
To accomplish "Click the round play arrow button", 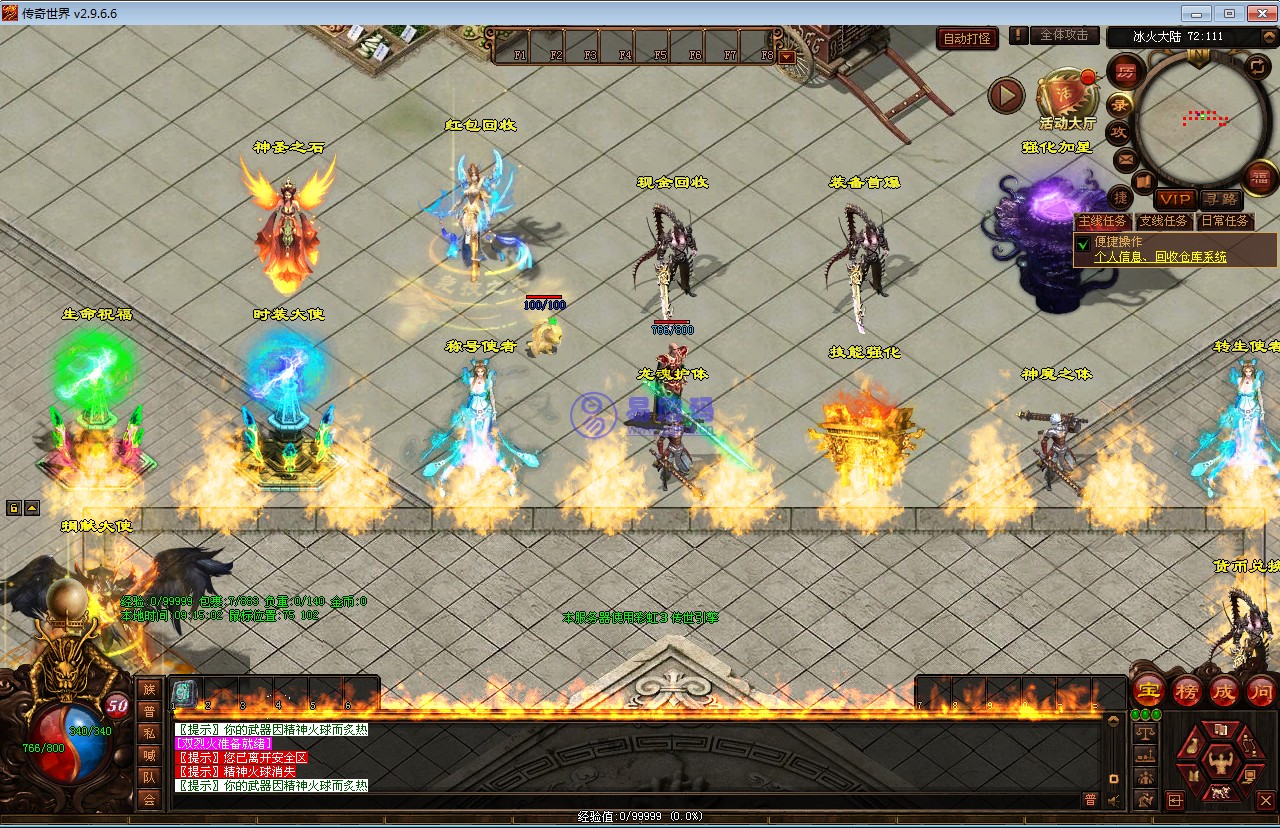I will click(x=1006, y=96).
